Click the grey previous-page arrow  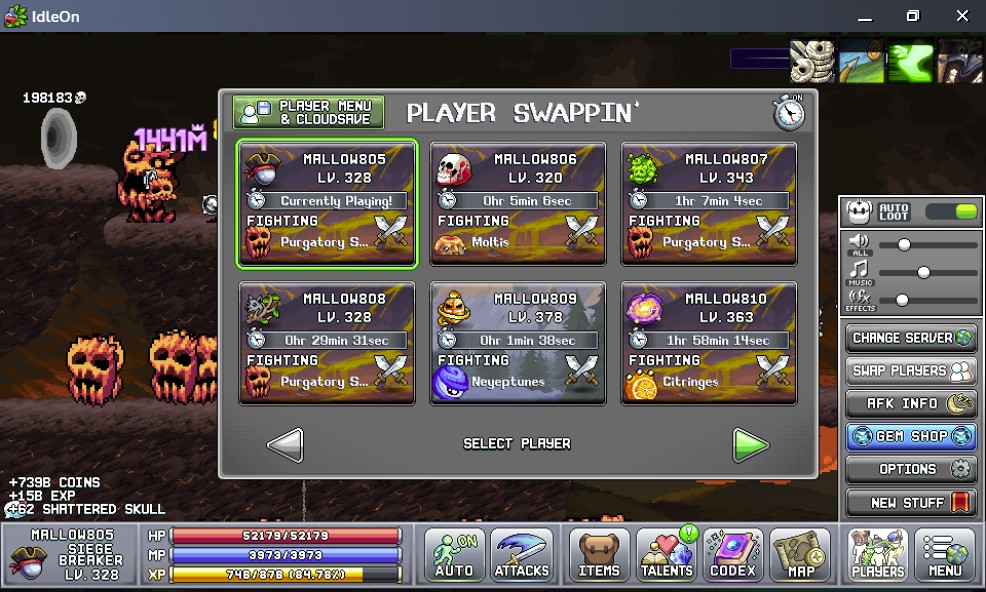[286, 445]
